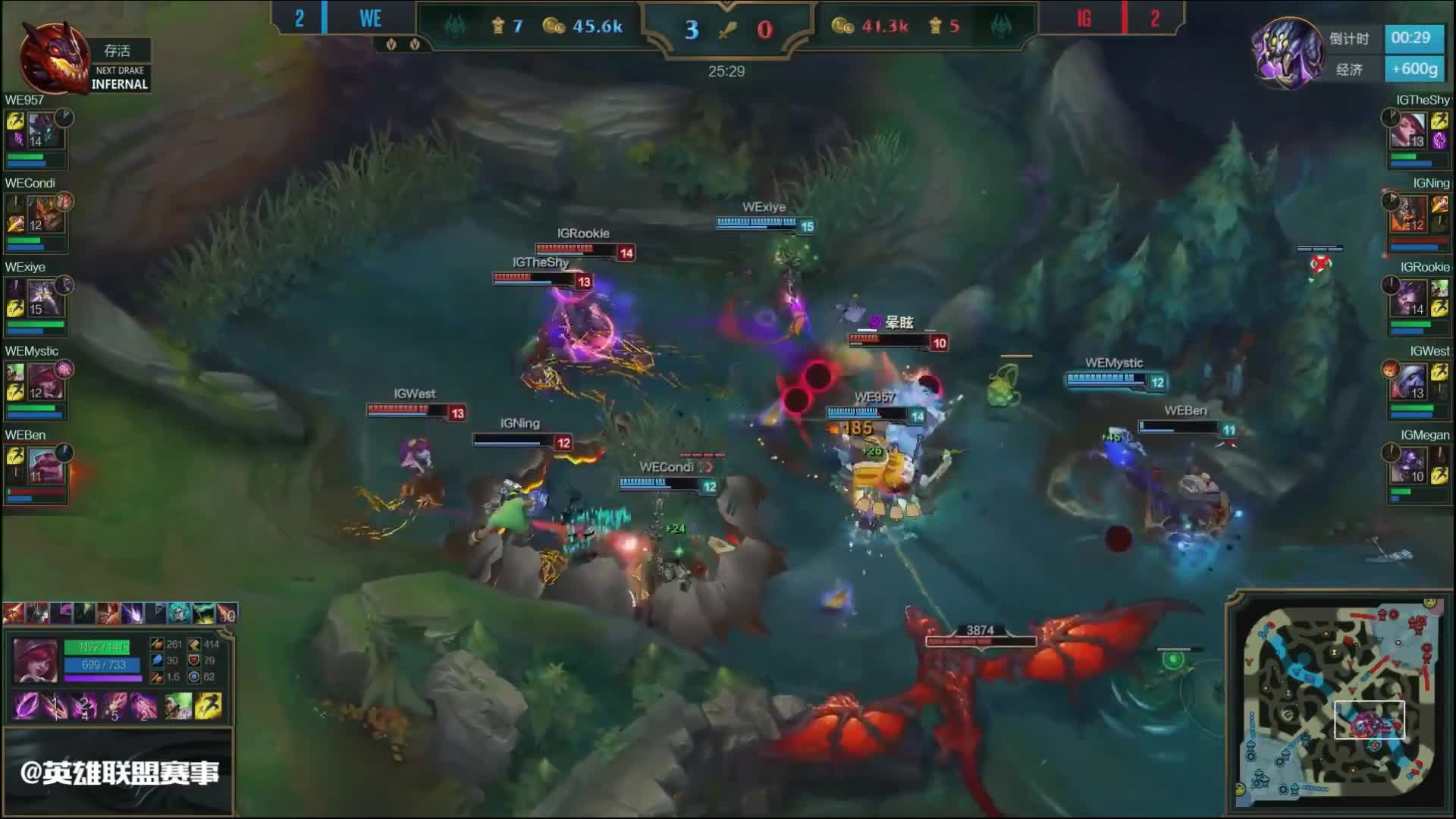Screen dimensions: 1456x819
Task: Click the ultimate ability icon beside Heal
Action: pyautogui.click(x=145, y=706)
